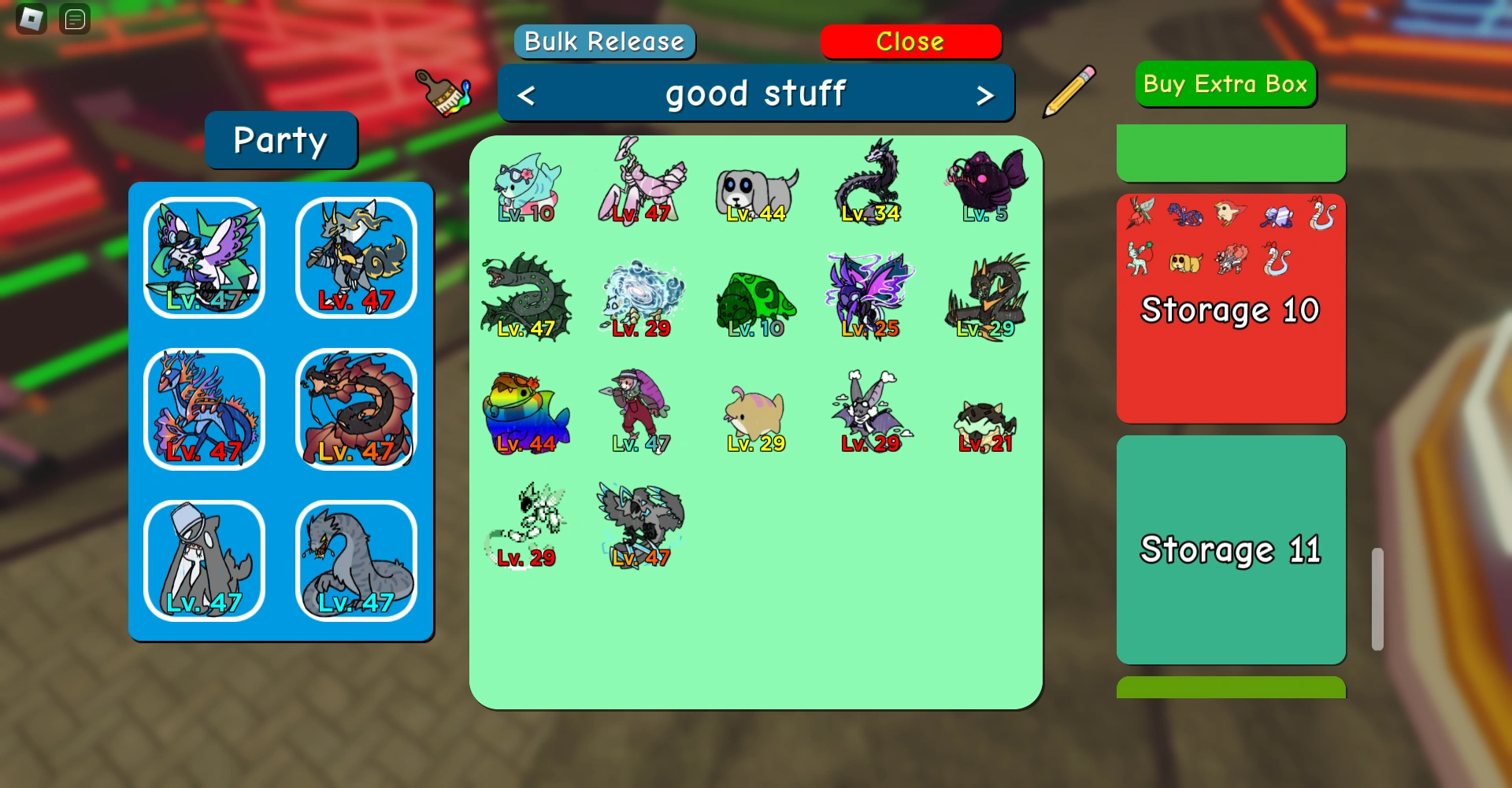Switch to the Party panel
The height and width of the screenshot is (788, 1512).
pos(280,140)
